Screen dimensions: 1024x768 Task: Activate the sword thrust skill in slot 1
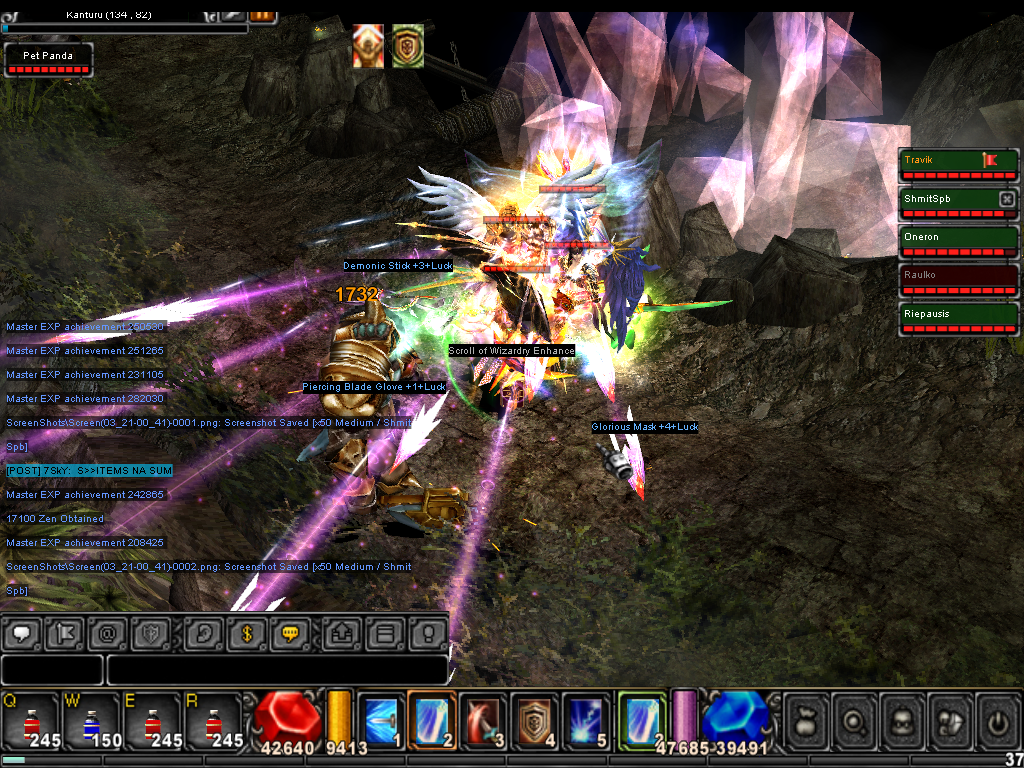[x=381, y=720]
